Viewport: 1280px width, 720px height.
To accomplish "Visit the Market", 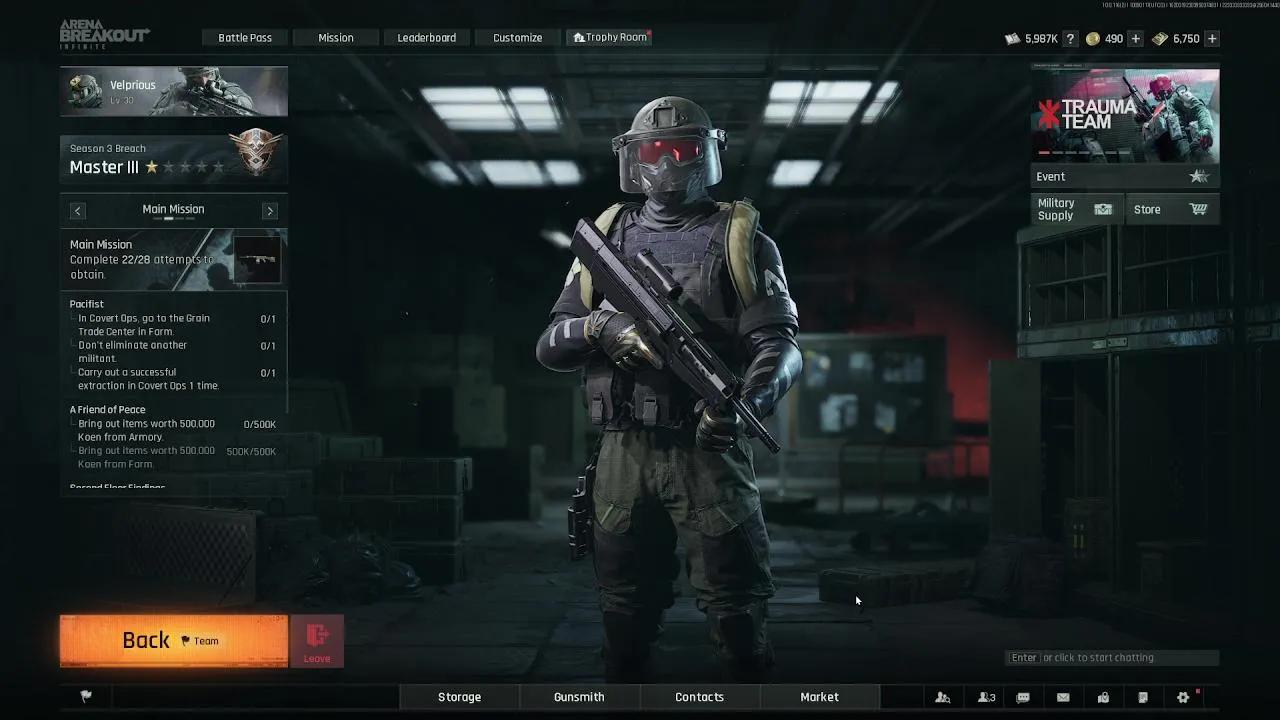I will click(820, 697).
